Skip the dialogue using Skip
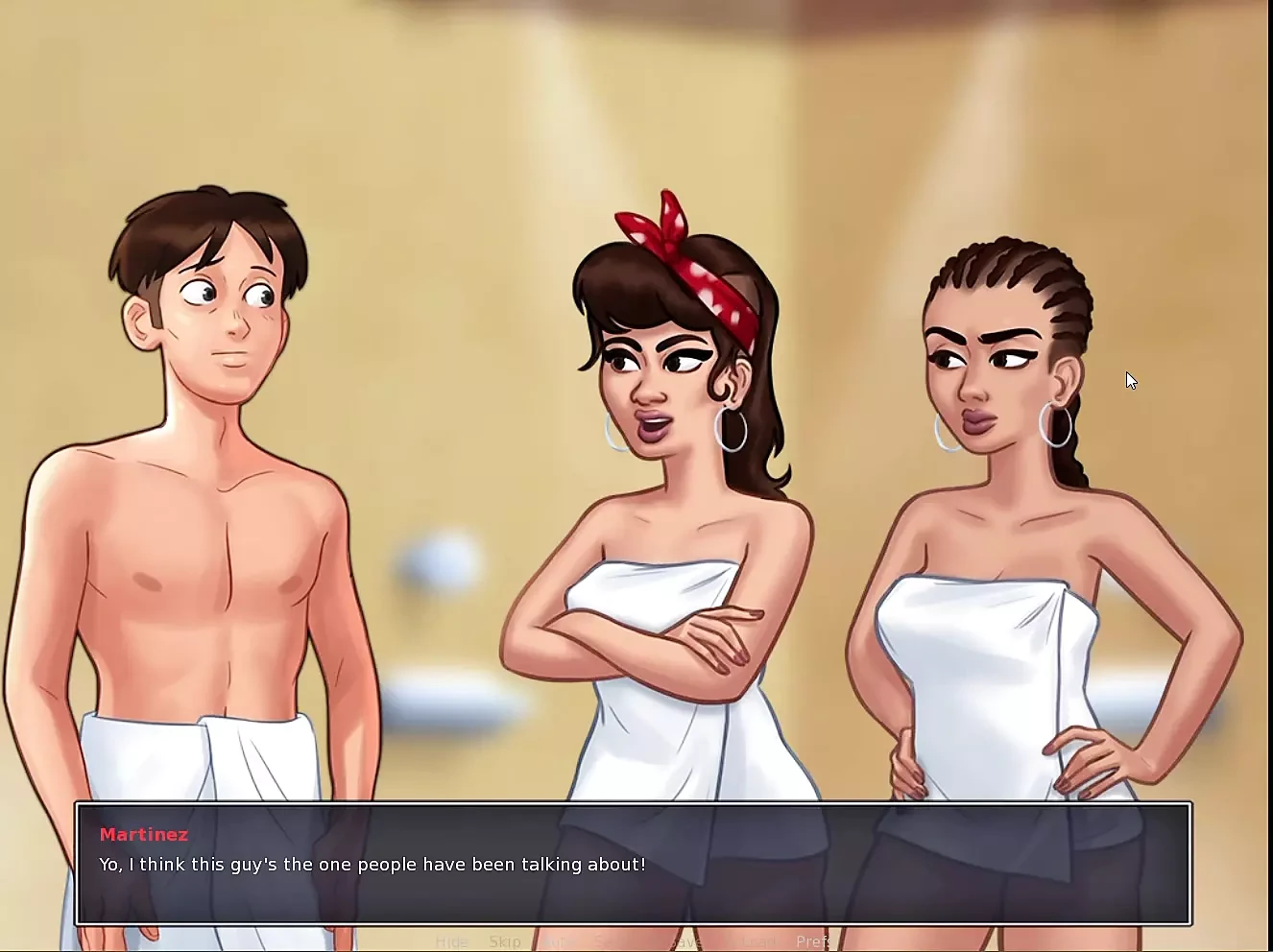Viewport: 1273px width, 952px height. (x=505, y=941)
